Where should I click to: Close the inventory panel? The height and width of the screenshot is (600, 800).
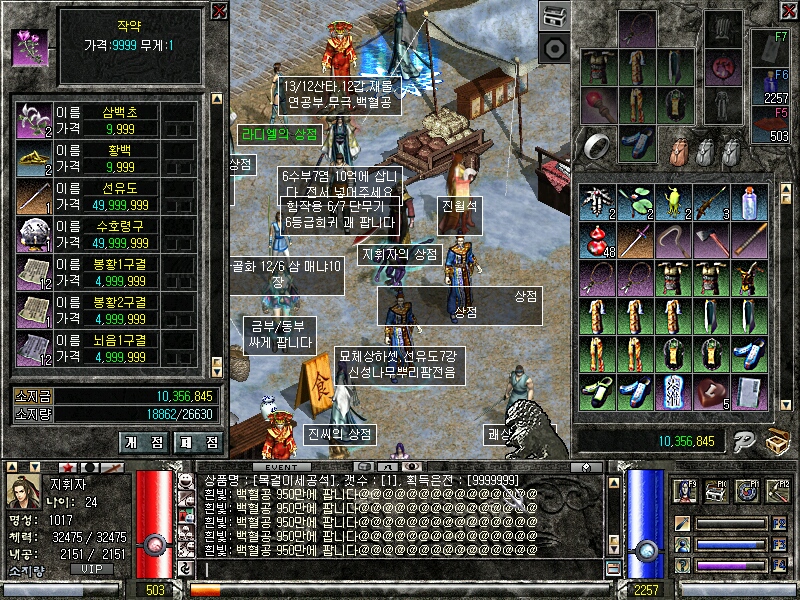pyautogui.click(x=789, y=11)
